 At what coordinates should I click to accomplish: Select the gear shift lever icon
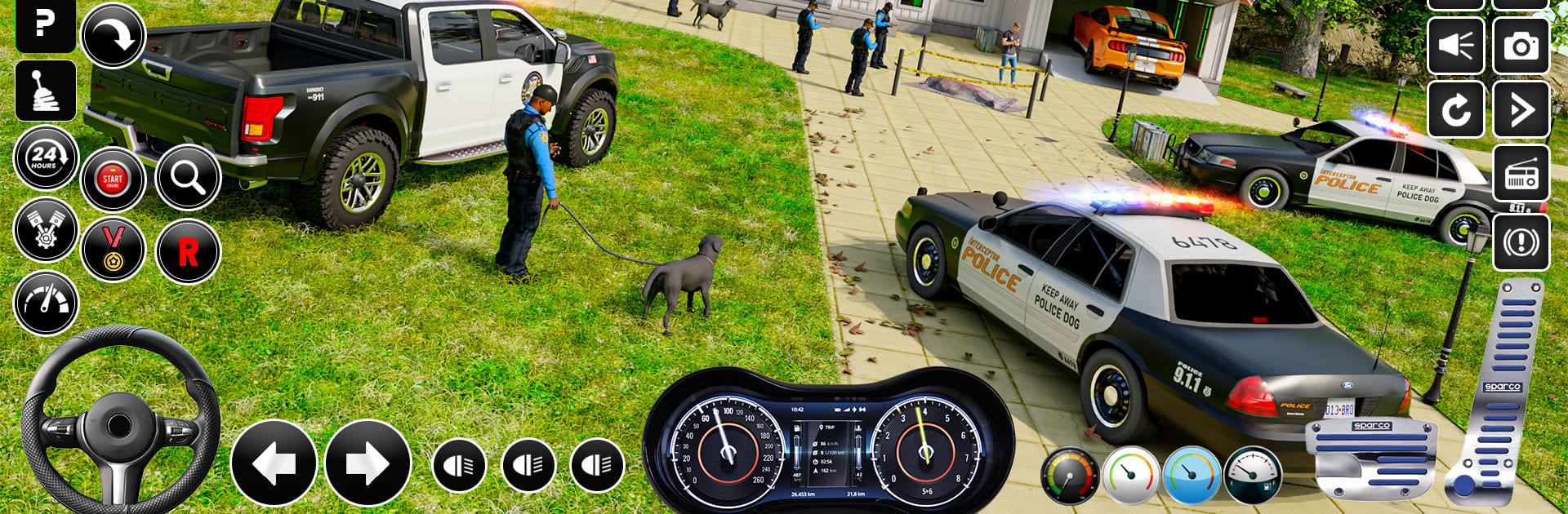point(46,91)
